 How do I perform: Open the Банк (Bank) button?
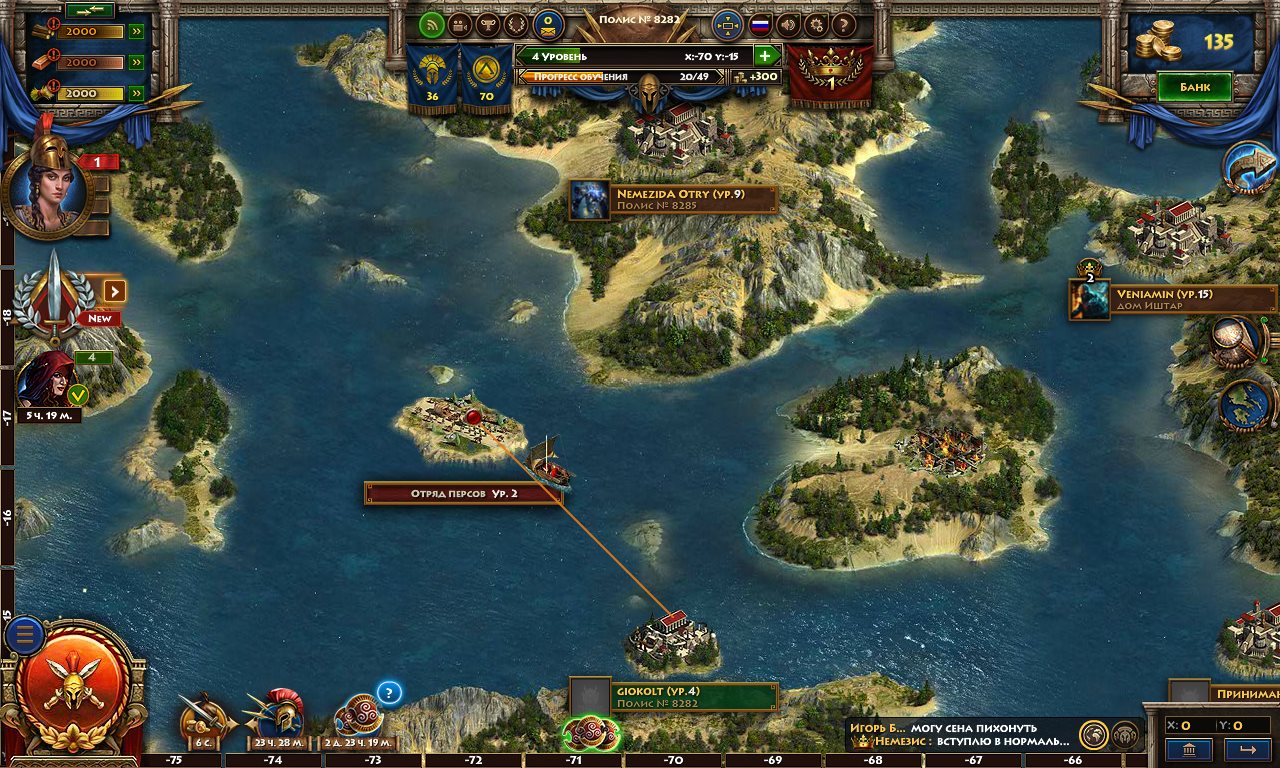[1194, 87]
